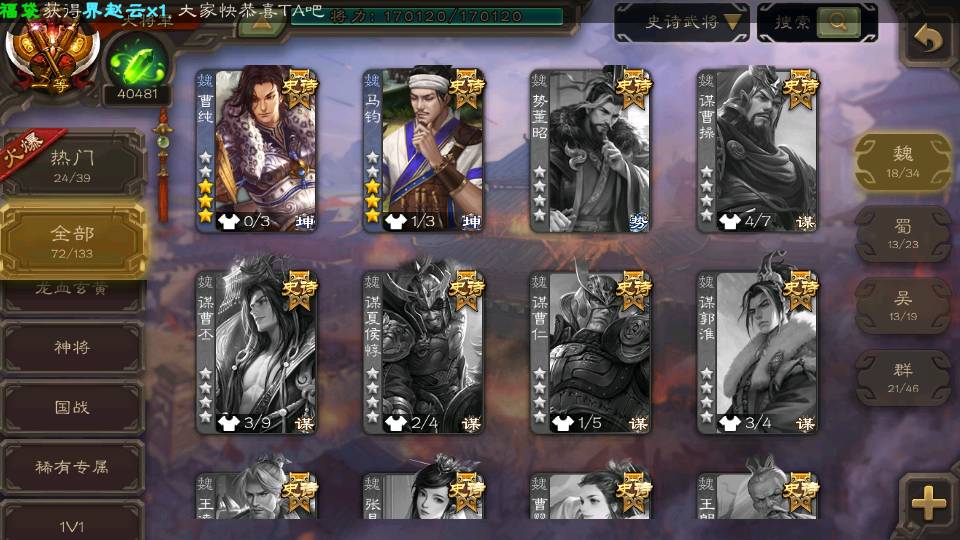Select the 魏 faction tab
Screen dimensions: 960x540
[902, 161]
